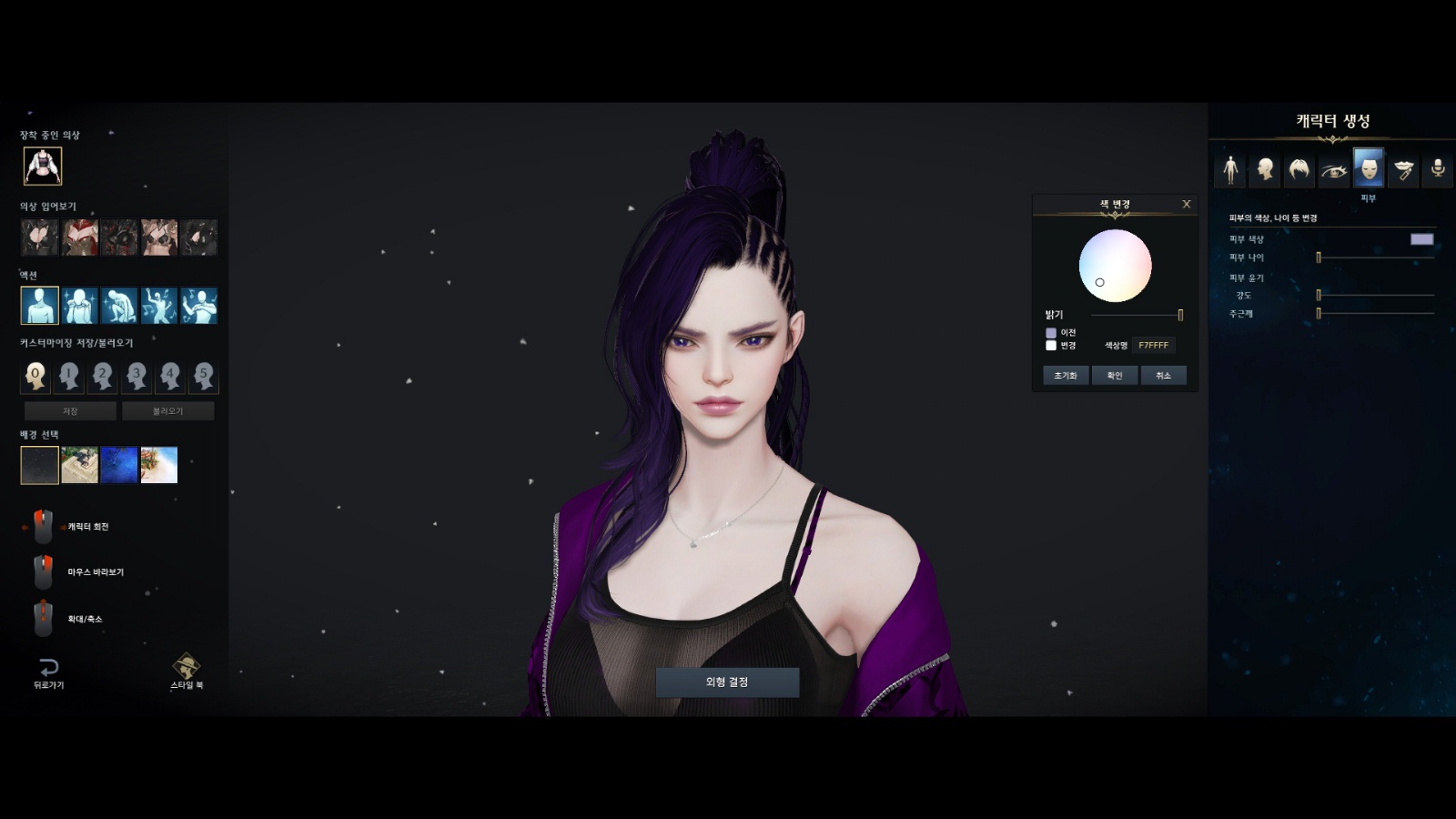Click 확인 to confirm the color change
This screenshot has width=1456, height=819.
pyautogui.click(x=1115, y=376)
